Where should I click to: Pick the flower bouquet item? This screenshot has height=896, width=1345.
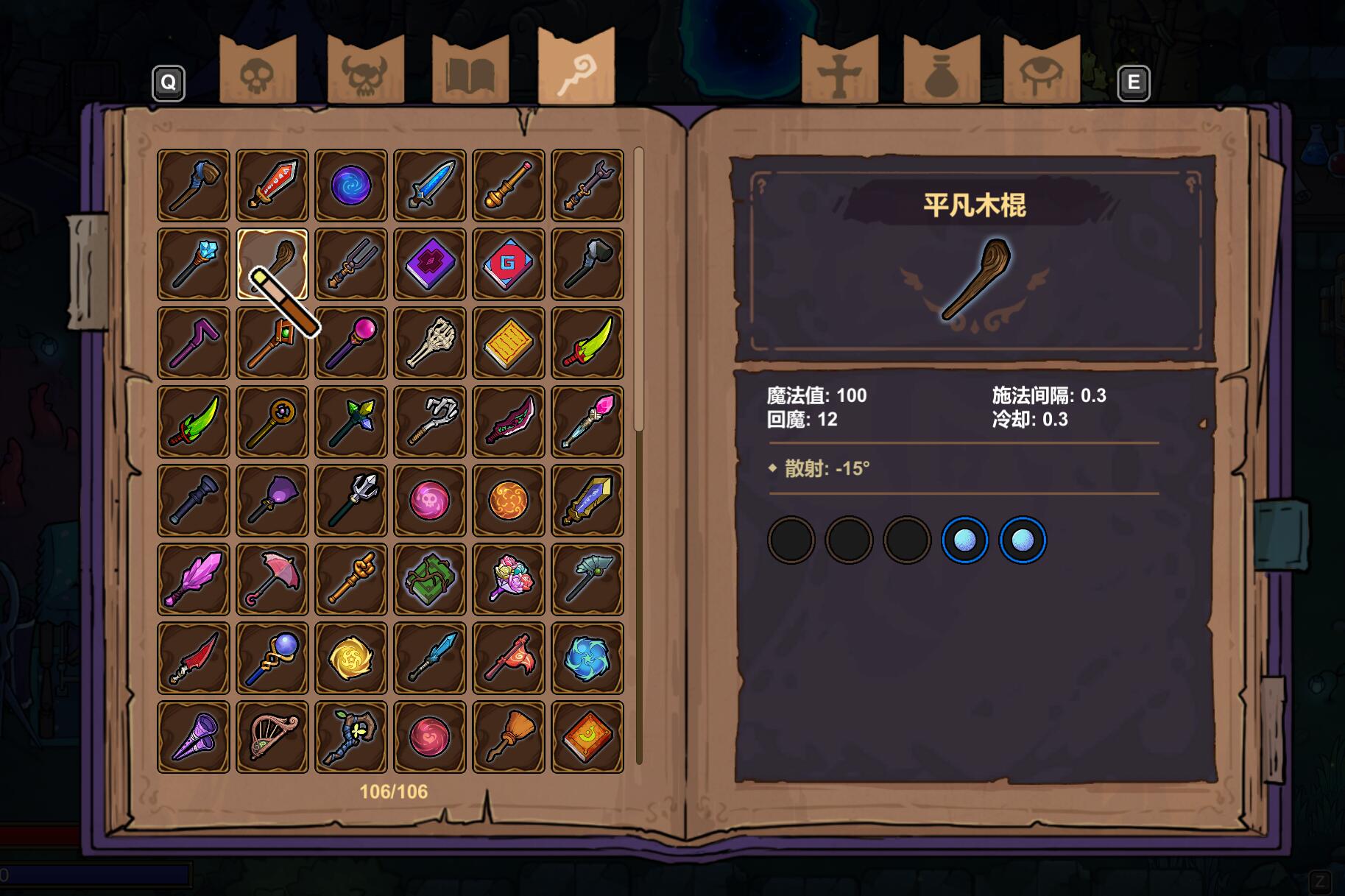tap(509, 579)
